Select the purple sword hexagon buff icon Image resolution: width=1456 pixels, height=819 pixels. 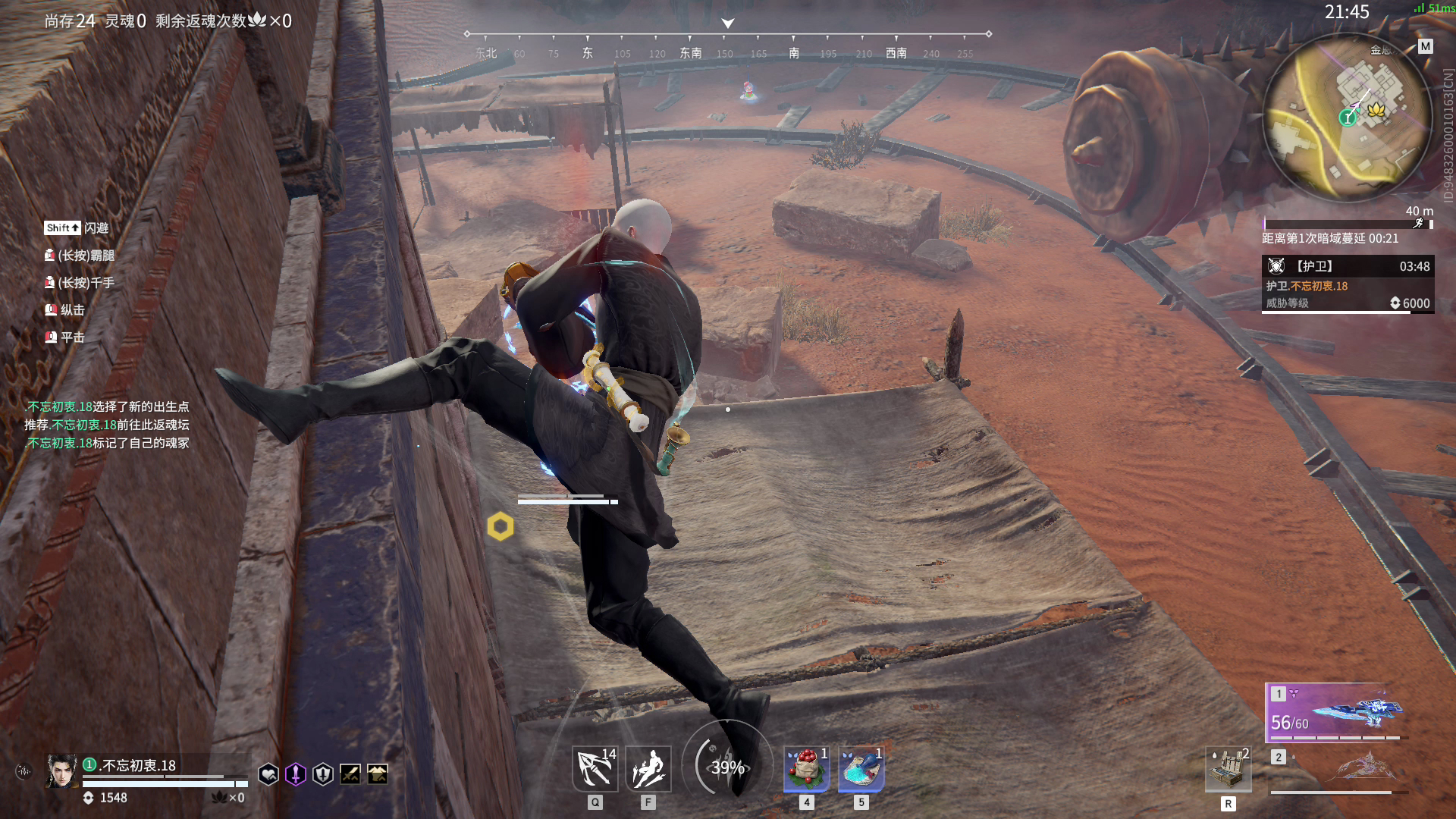click(x=296, y=774)
